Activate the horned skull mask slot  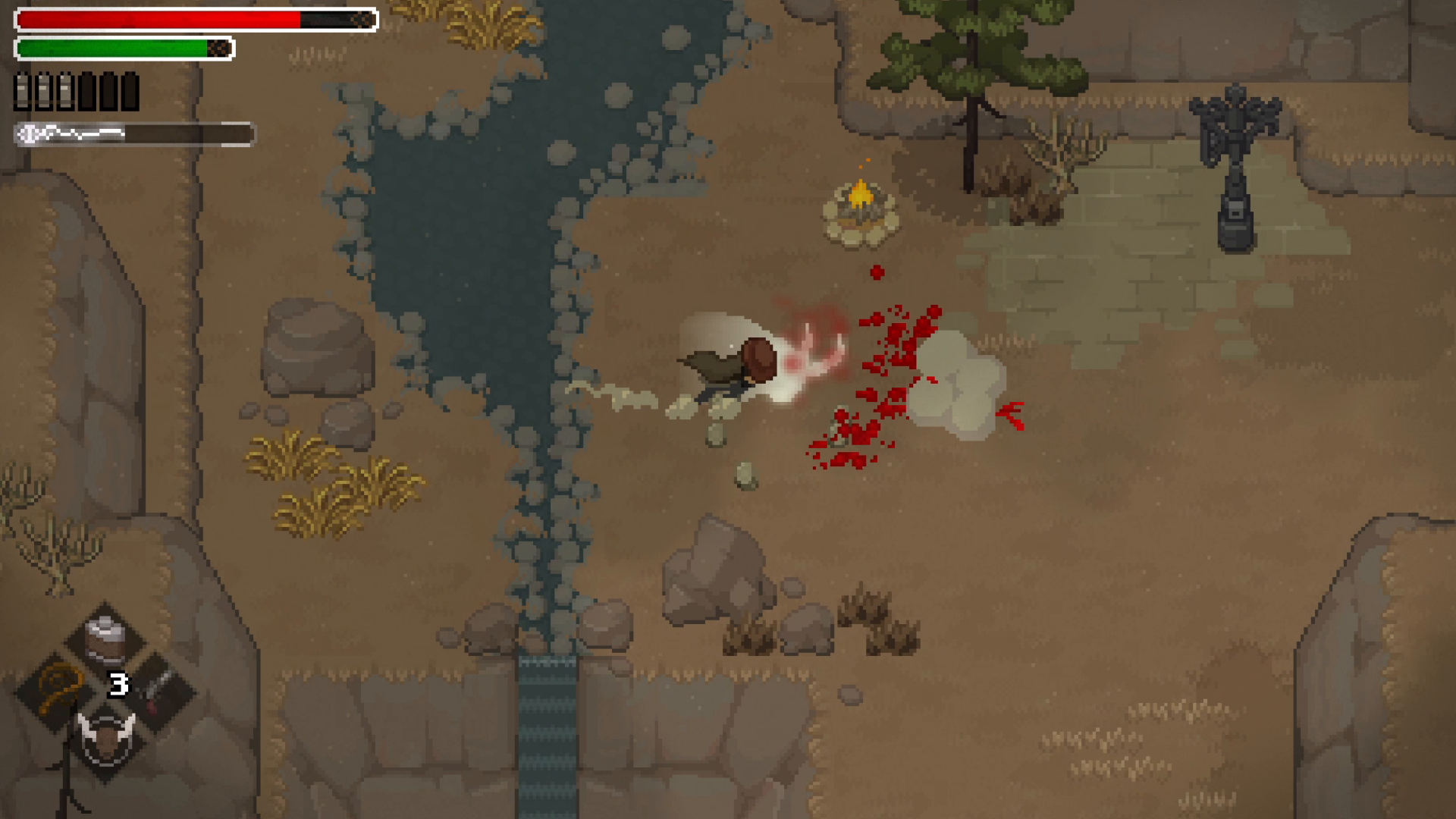tap(106, 739)
